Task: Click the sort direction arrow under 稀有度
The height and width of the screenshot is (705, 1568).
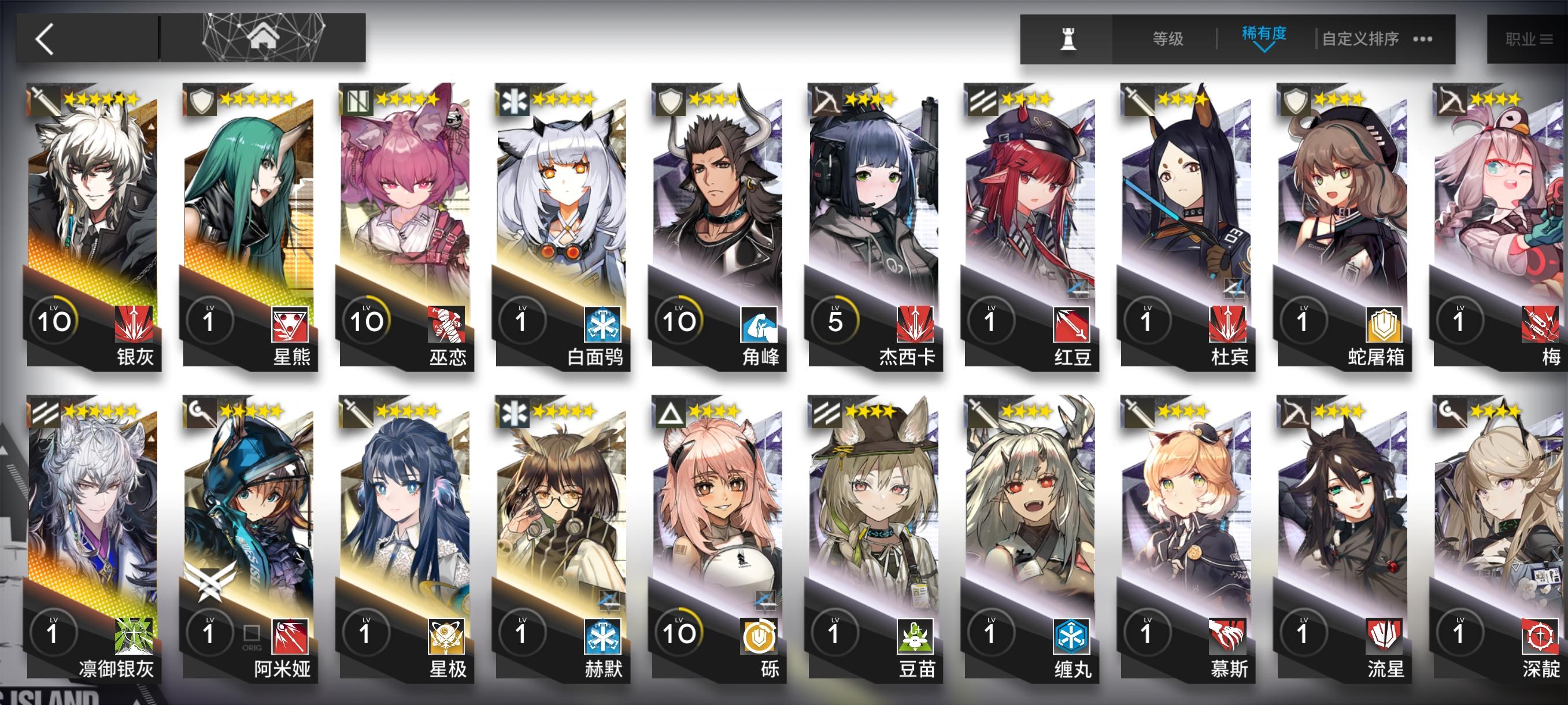Action: coord(1265,49)
